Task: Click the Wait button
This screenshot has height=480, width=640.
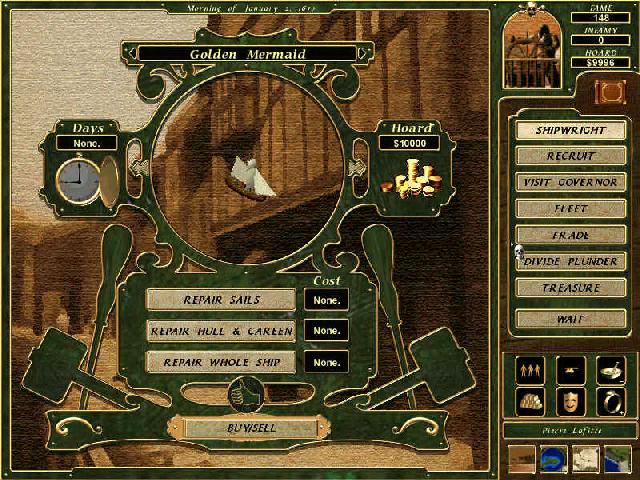Action: (x=571, y=318)
